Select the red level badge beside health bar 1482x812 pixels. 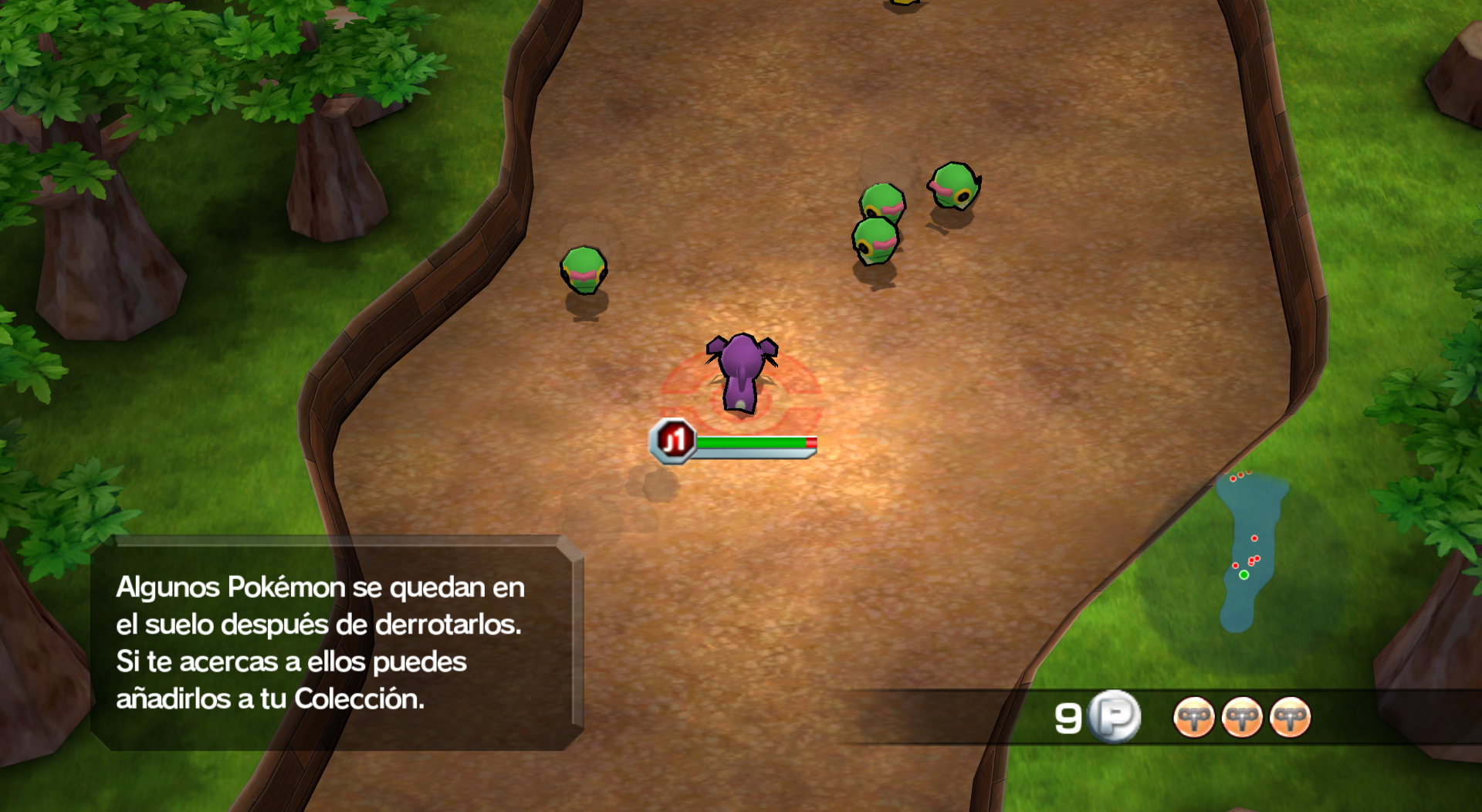[x=673, y=442]
